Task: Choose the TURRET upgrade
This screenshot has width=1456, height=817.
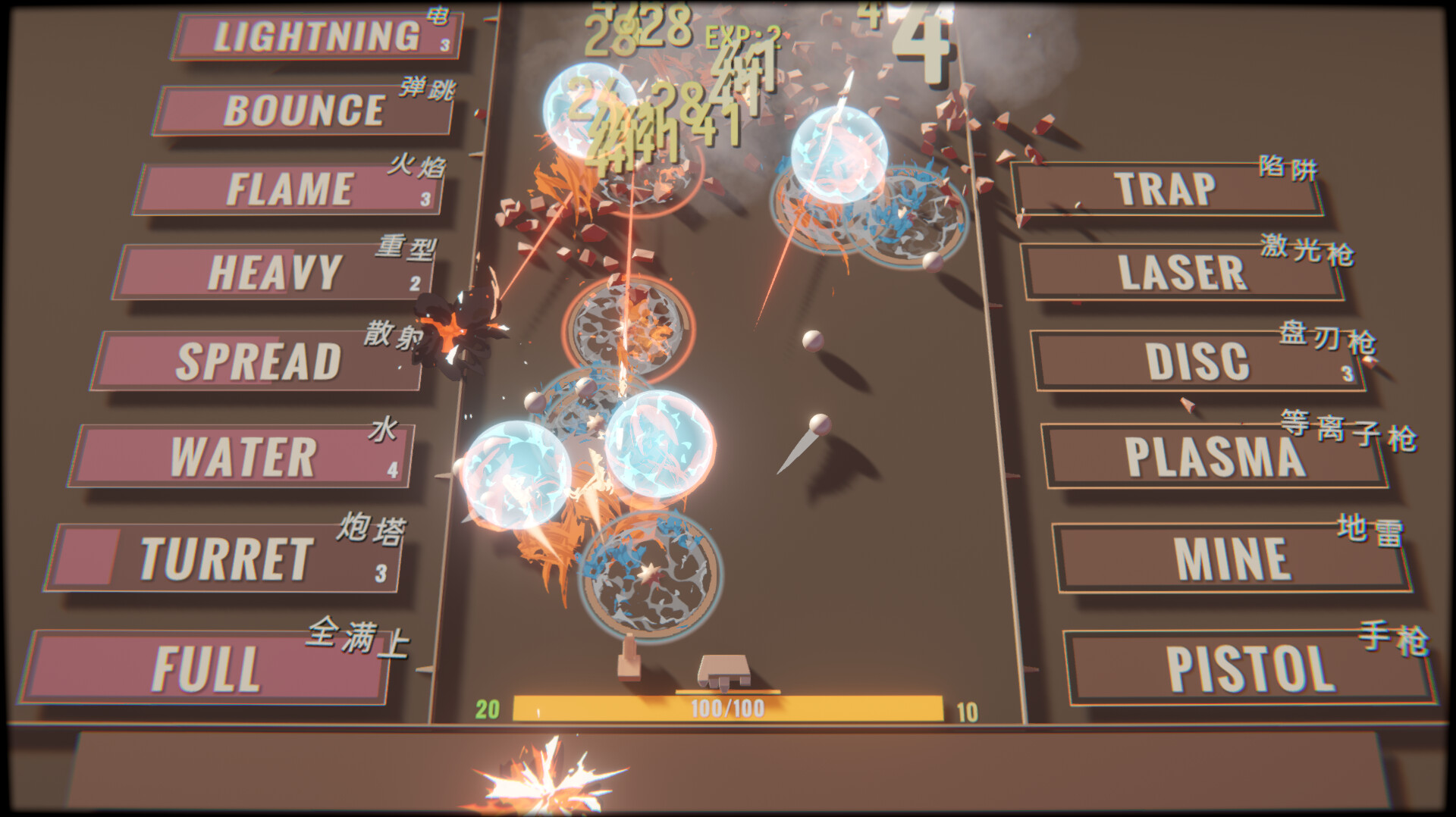Action: pyautogui.click(x=225, y=559)
